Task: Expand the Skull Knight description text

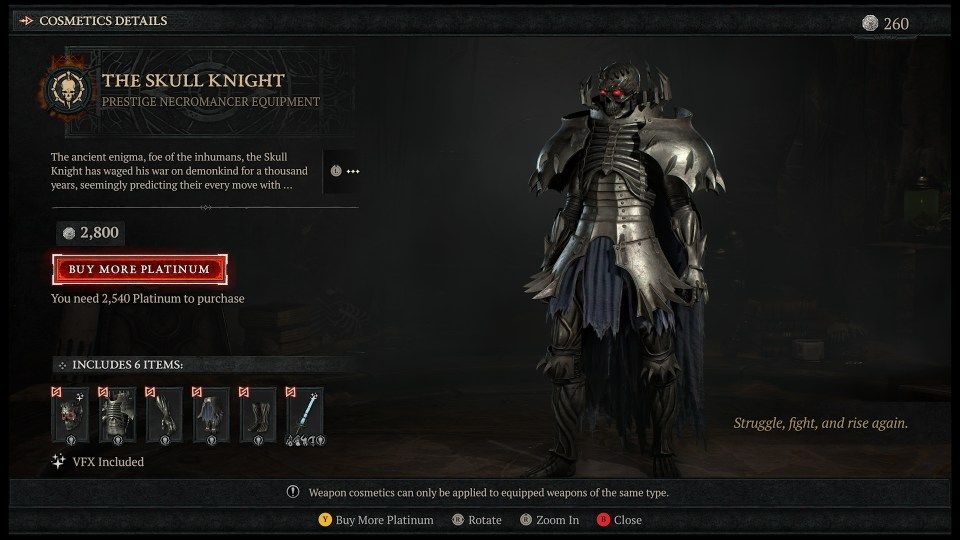Action: [344, 171]
